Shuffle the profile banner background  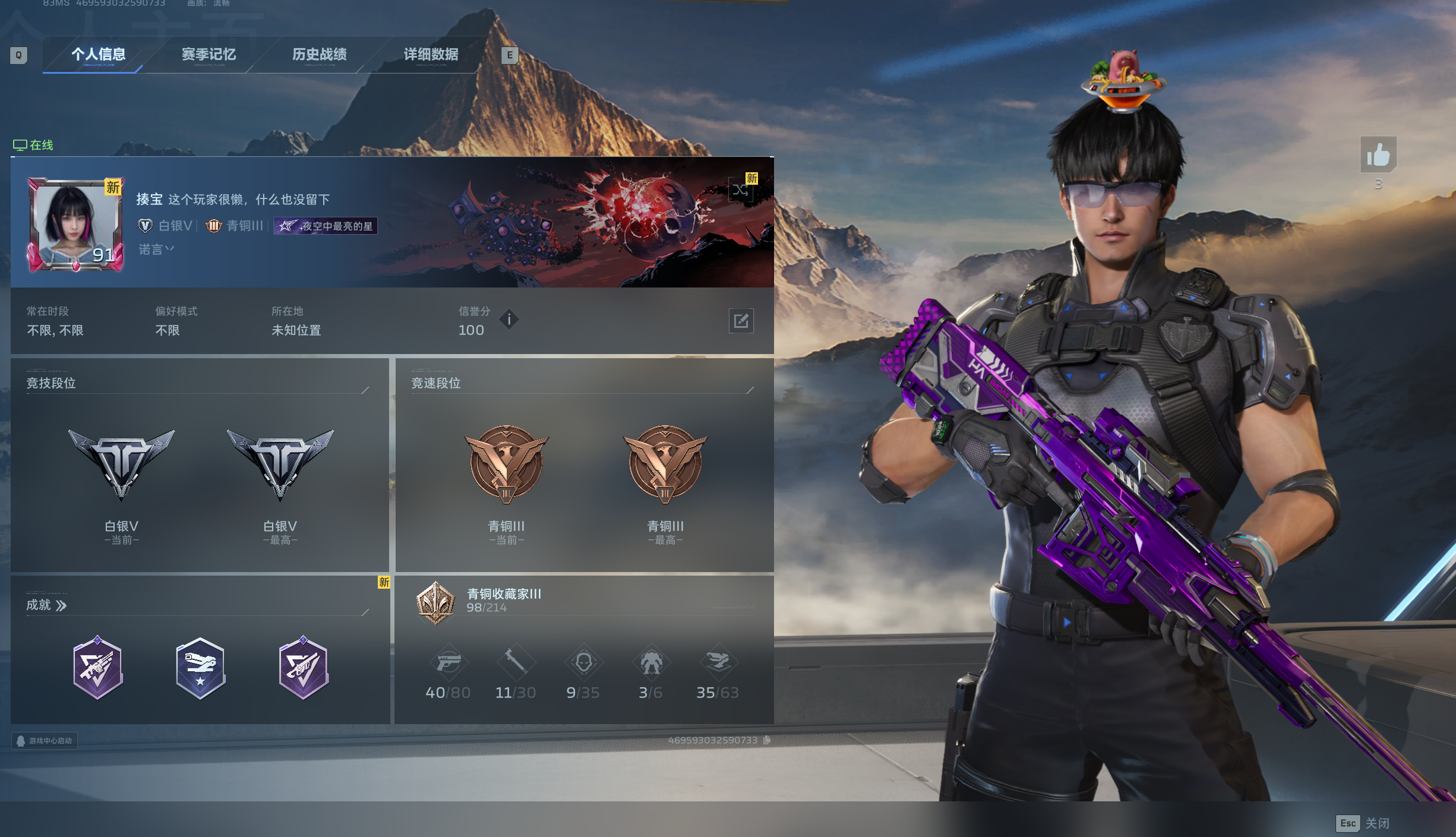pos(740,191)
